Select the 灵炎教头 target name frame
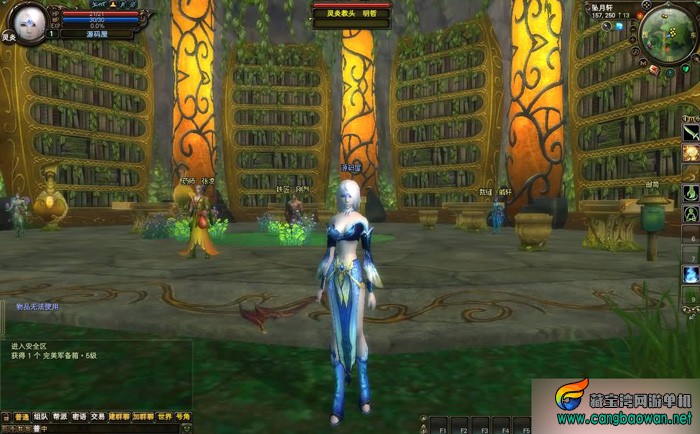This screenshot has width=700, height=434. [348, 14]
